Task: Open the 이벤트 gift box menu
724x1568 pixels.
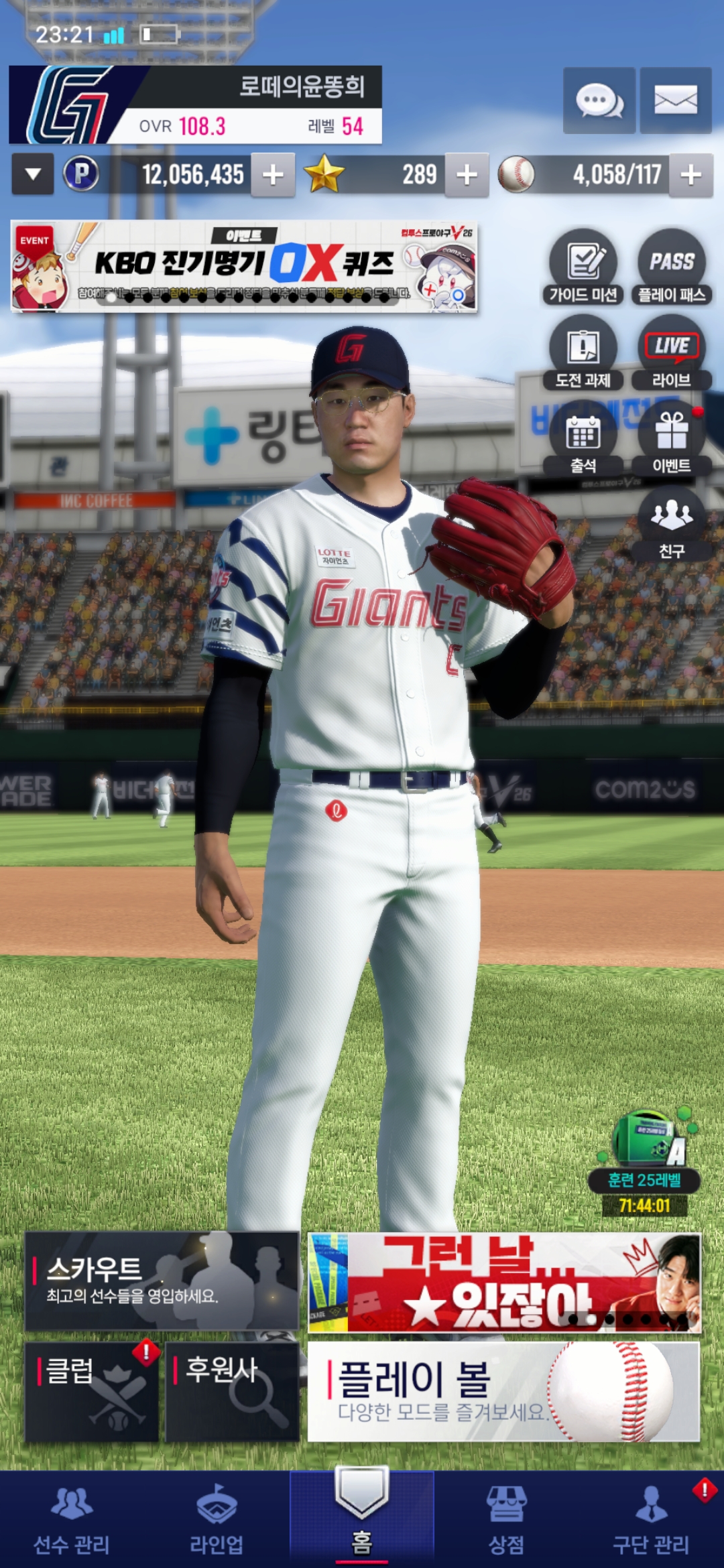Action: (x=672, y=439)
